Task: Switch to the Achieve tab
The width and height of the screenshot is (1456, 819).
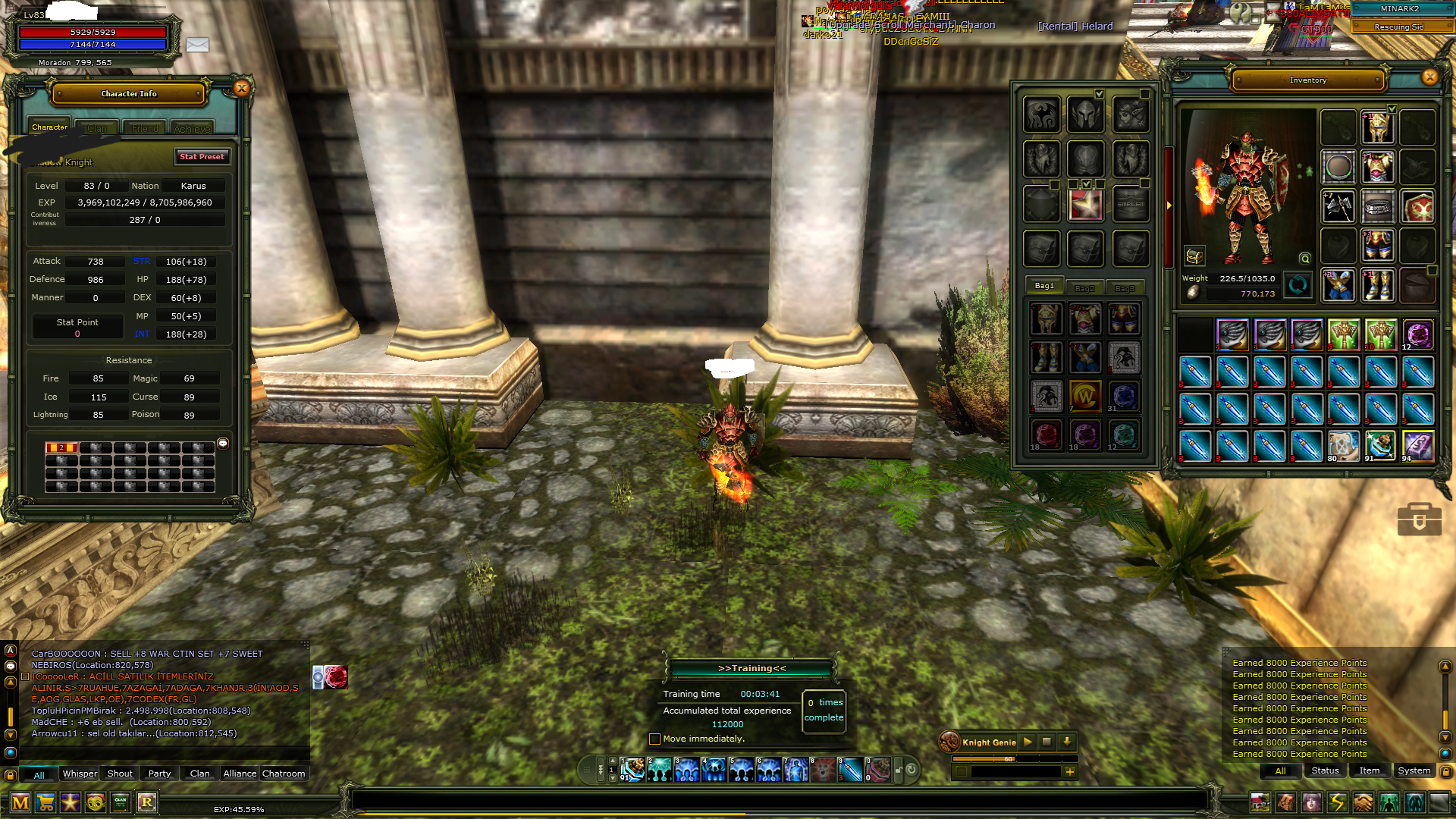Action: [192, 129]
